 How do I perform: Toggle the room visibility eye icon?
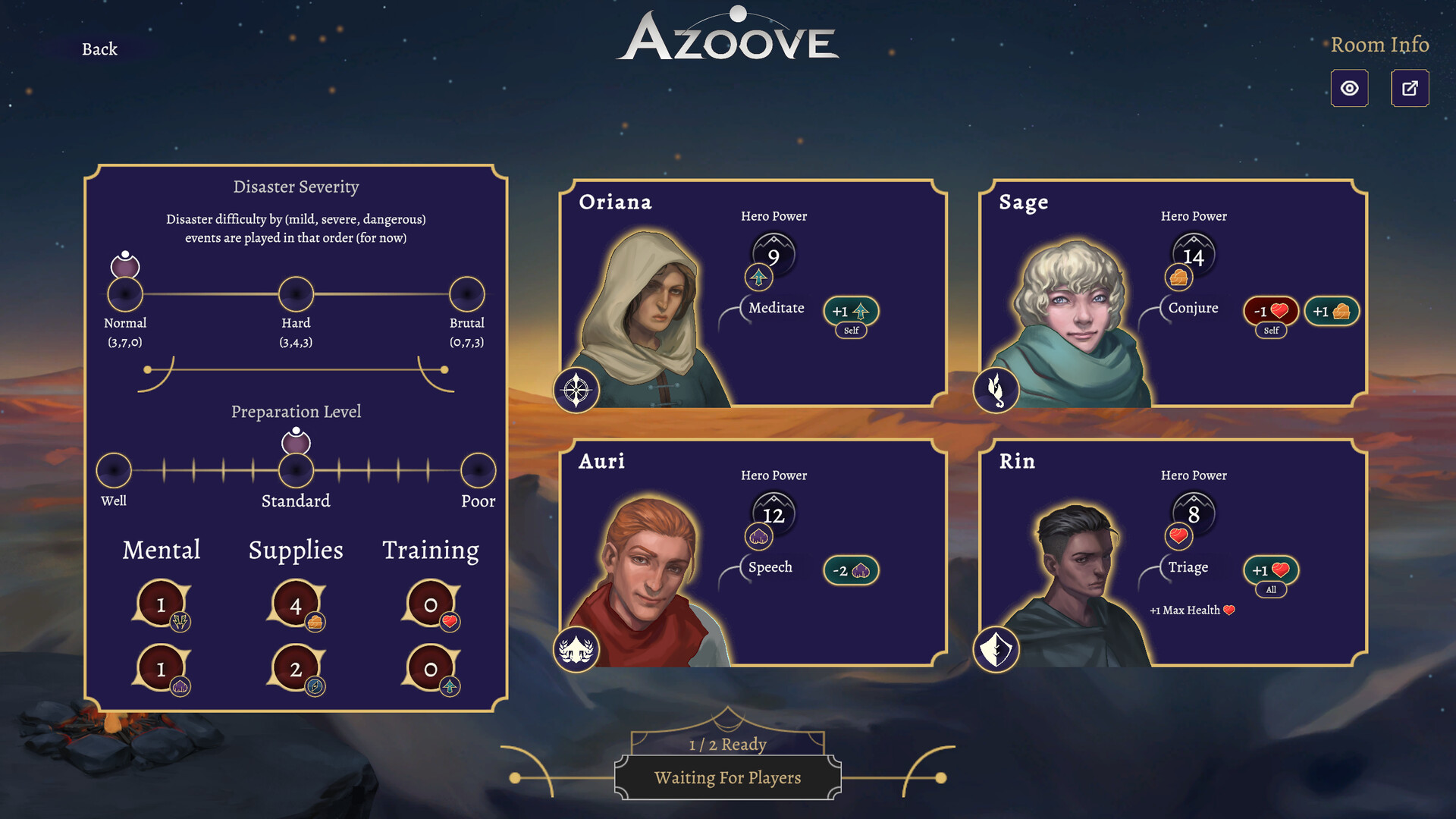[x=1350, y=88]
